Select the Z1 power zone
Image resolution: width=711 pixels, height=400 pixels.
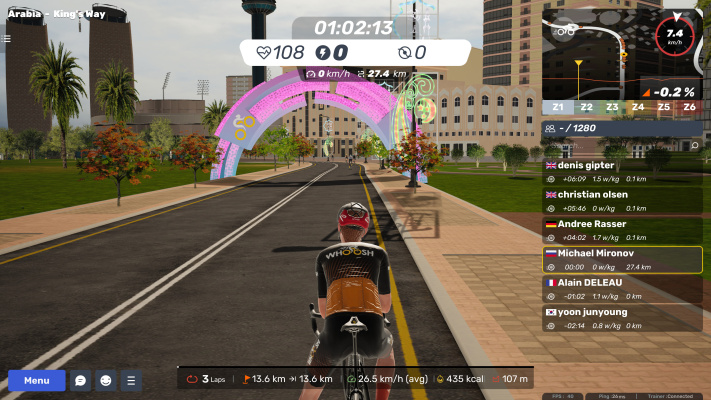click(x=557, y=107)
